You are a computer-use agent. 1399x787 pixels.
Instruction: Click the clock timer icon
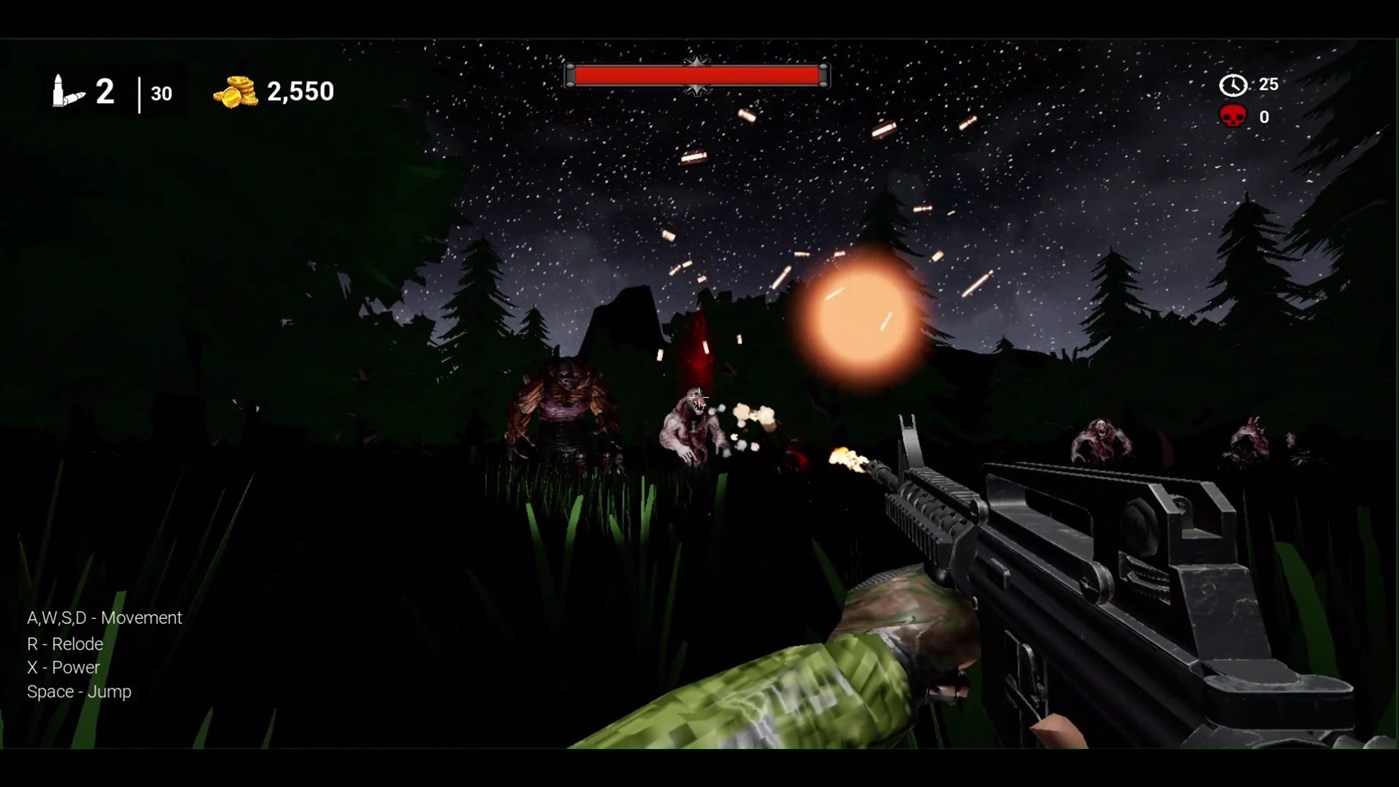pos(1233,84)
